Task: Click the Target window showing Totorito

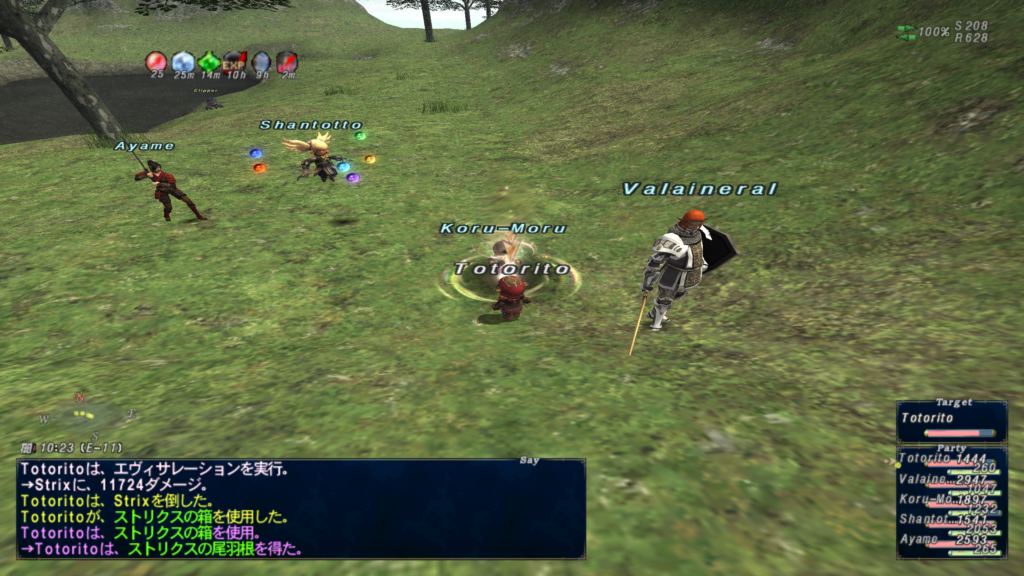Action: (951, 422)
